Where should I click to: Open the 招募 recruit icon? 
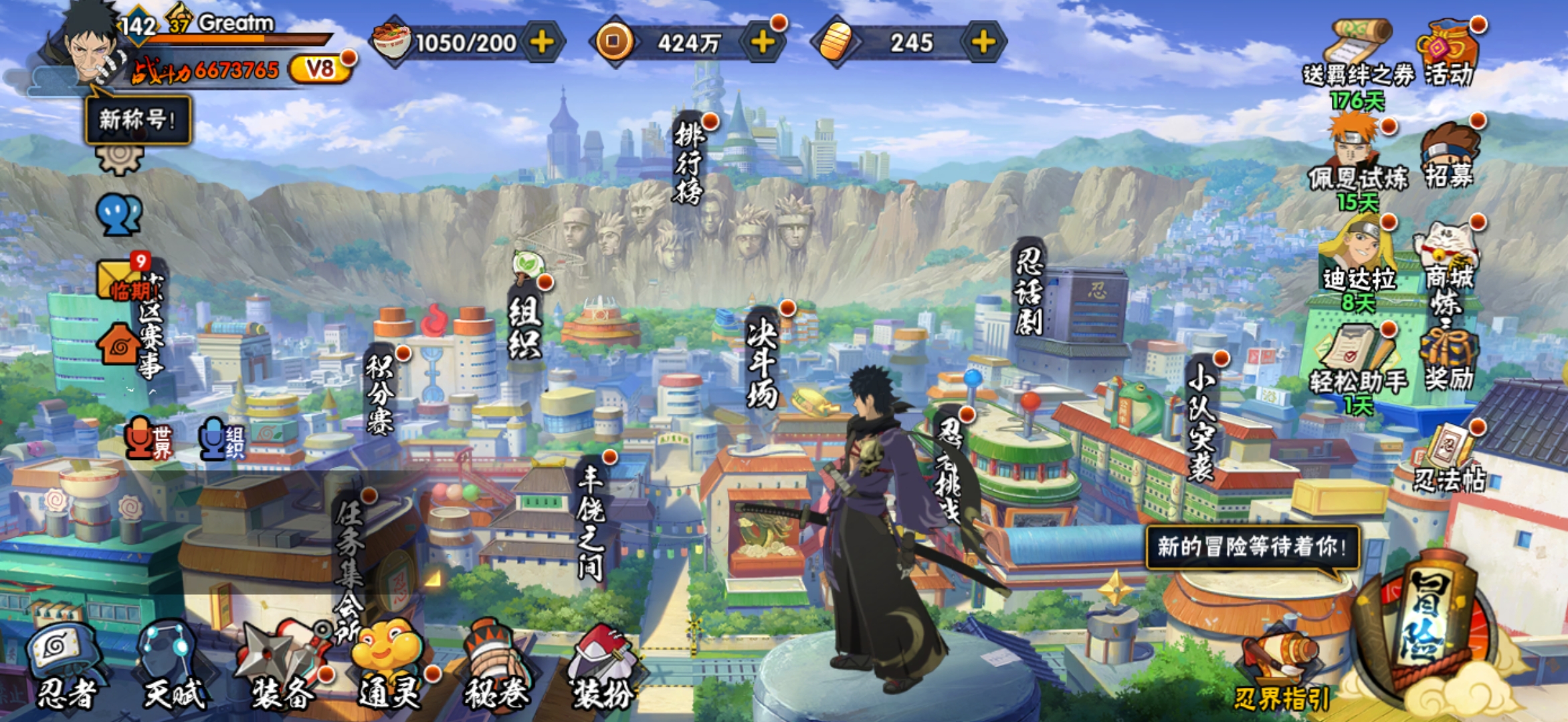(1449, 155)
